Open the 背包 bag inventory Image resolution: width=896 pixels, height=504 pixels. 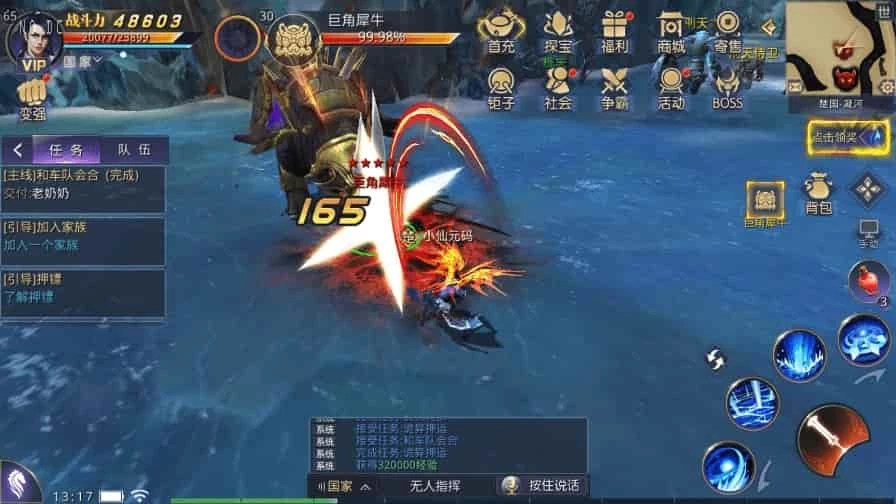click(x=818, y=193)
